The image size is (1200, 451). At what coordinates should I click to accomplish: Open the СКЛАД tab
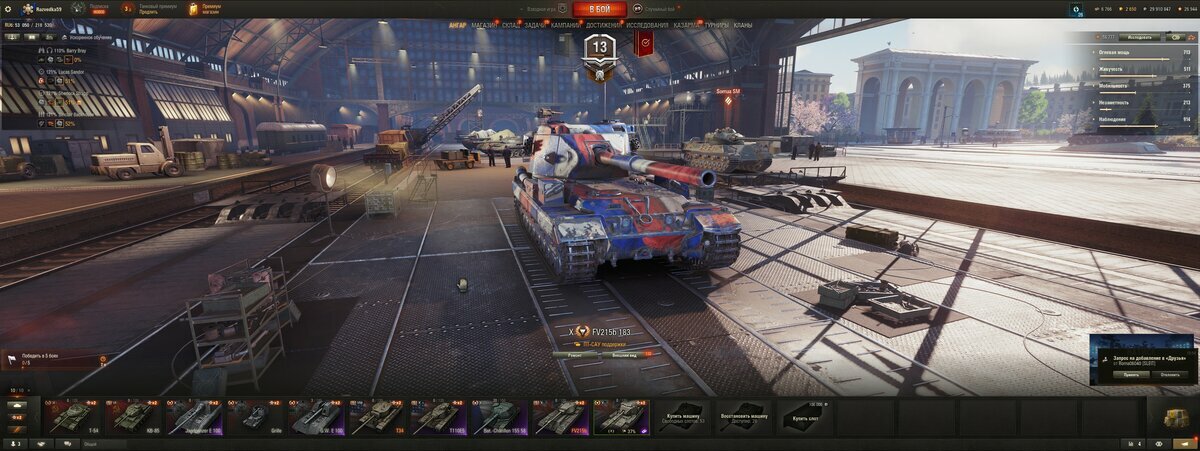click(510, 25)
